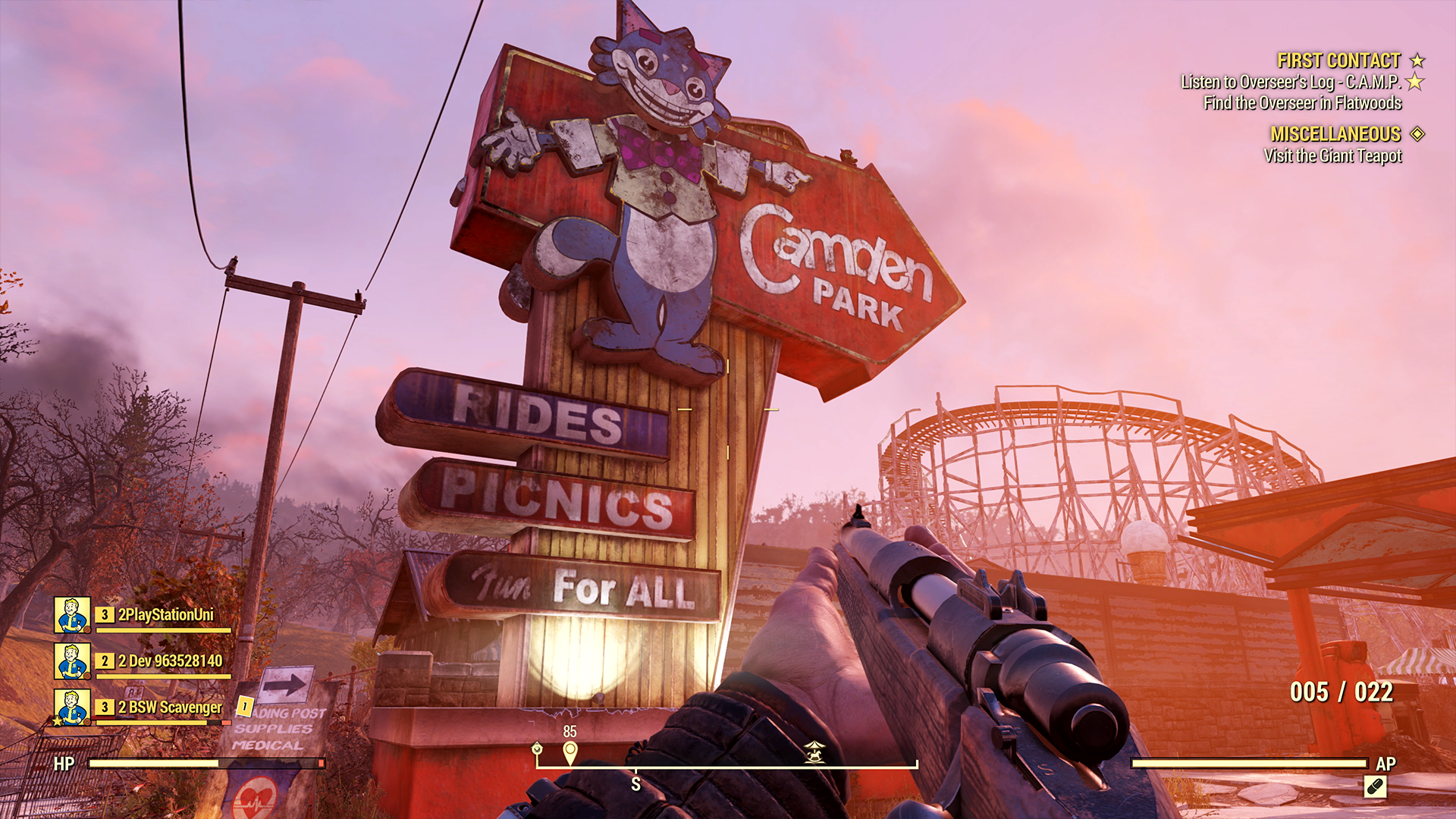Click the Vault Boy portrait for 2 Dev 963528140

click(x=72, y=661)
